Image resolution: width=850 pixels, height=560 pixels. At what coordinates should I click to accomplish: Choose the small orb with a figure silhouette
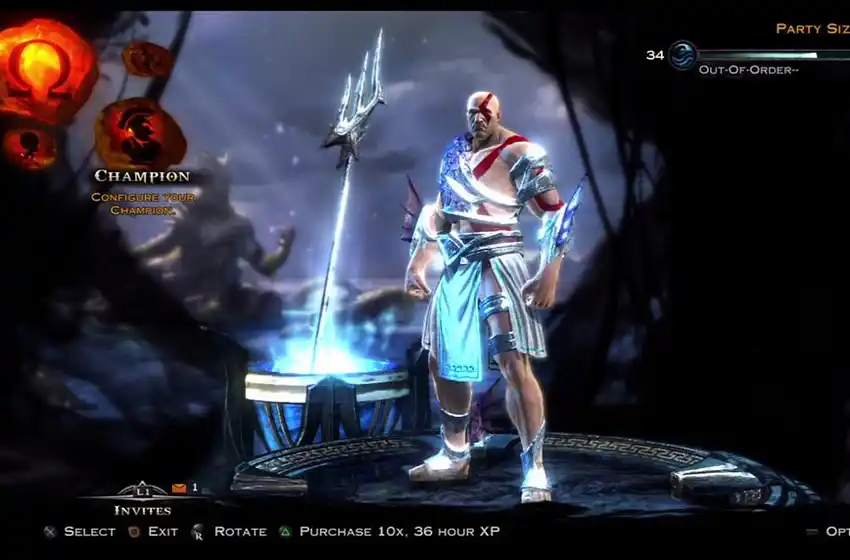click(x=28, y=146)
